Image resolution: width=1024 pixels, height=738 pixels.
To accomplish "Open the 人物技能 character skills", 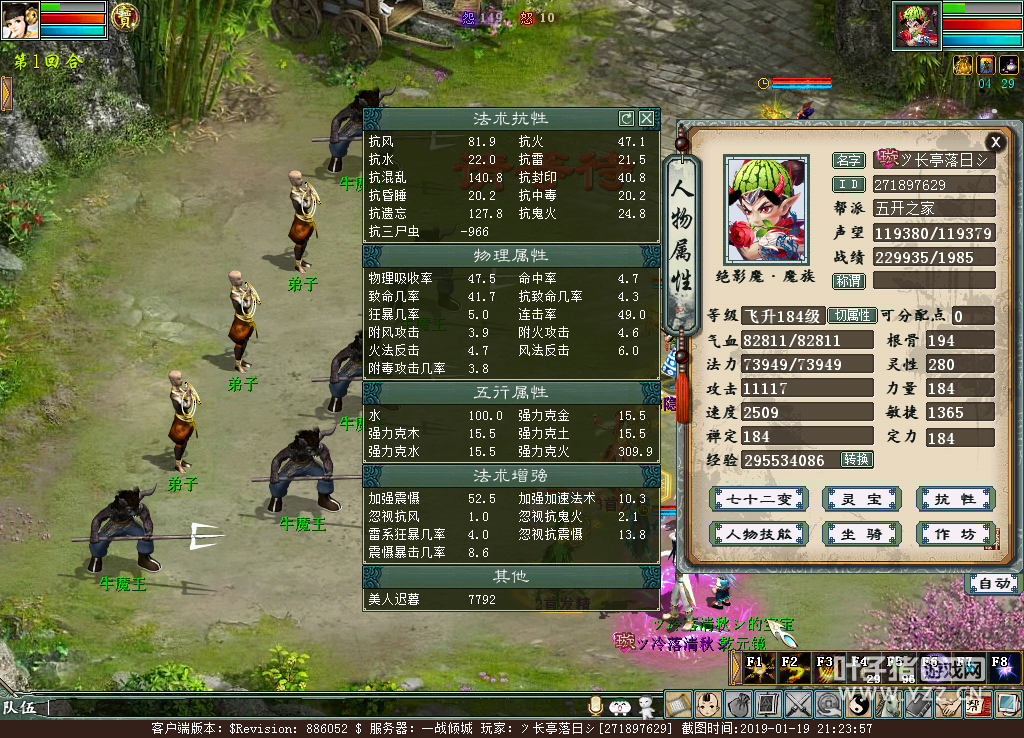I will pyautogui.click(x=757, y=534).
